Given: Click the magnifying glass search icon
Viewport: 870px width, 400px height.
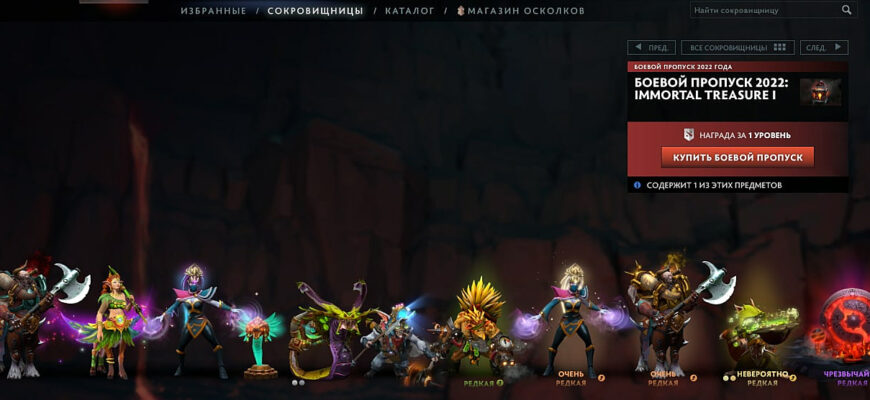Looking at the screenshot, I should (847, 10).
